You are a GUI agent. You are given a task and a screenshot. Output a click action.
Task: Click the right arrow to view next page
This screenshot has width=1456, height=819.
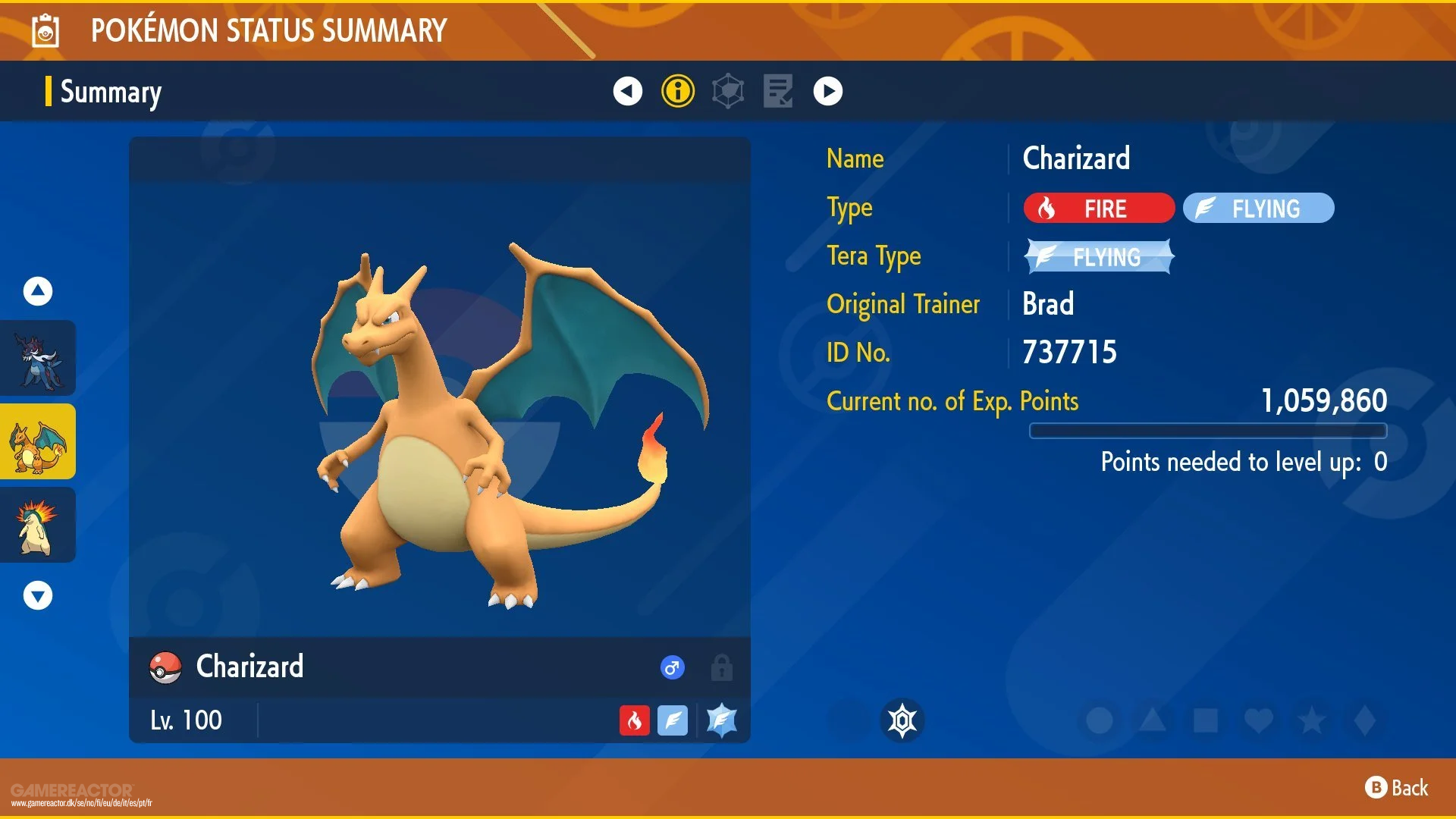click(x=828, y=90)
